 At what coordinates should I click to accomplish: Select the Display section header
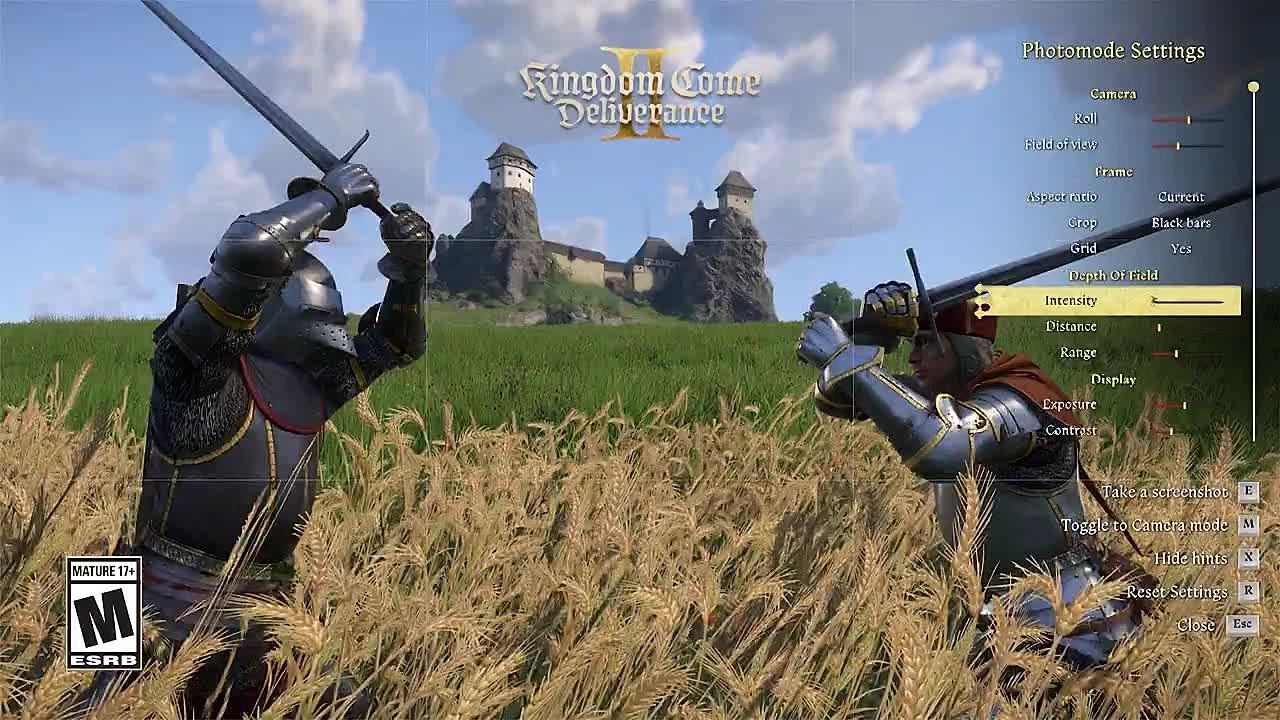pos(1116,378)
